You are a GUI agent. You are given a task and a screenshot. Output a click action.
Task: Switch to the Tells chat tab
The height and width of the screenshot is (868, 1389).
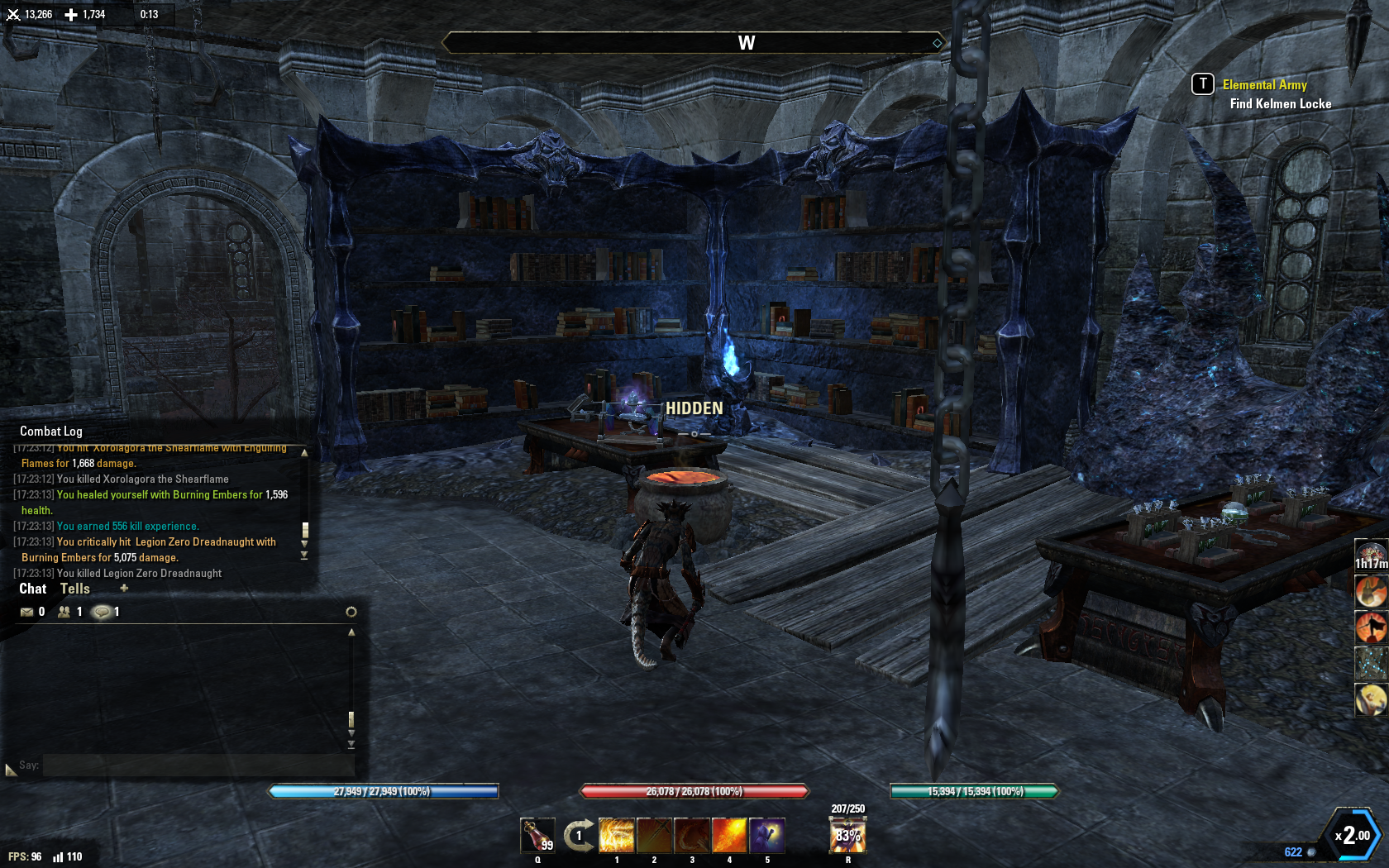coord(74,589)
